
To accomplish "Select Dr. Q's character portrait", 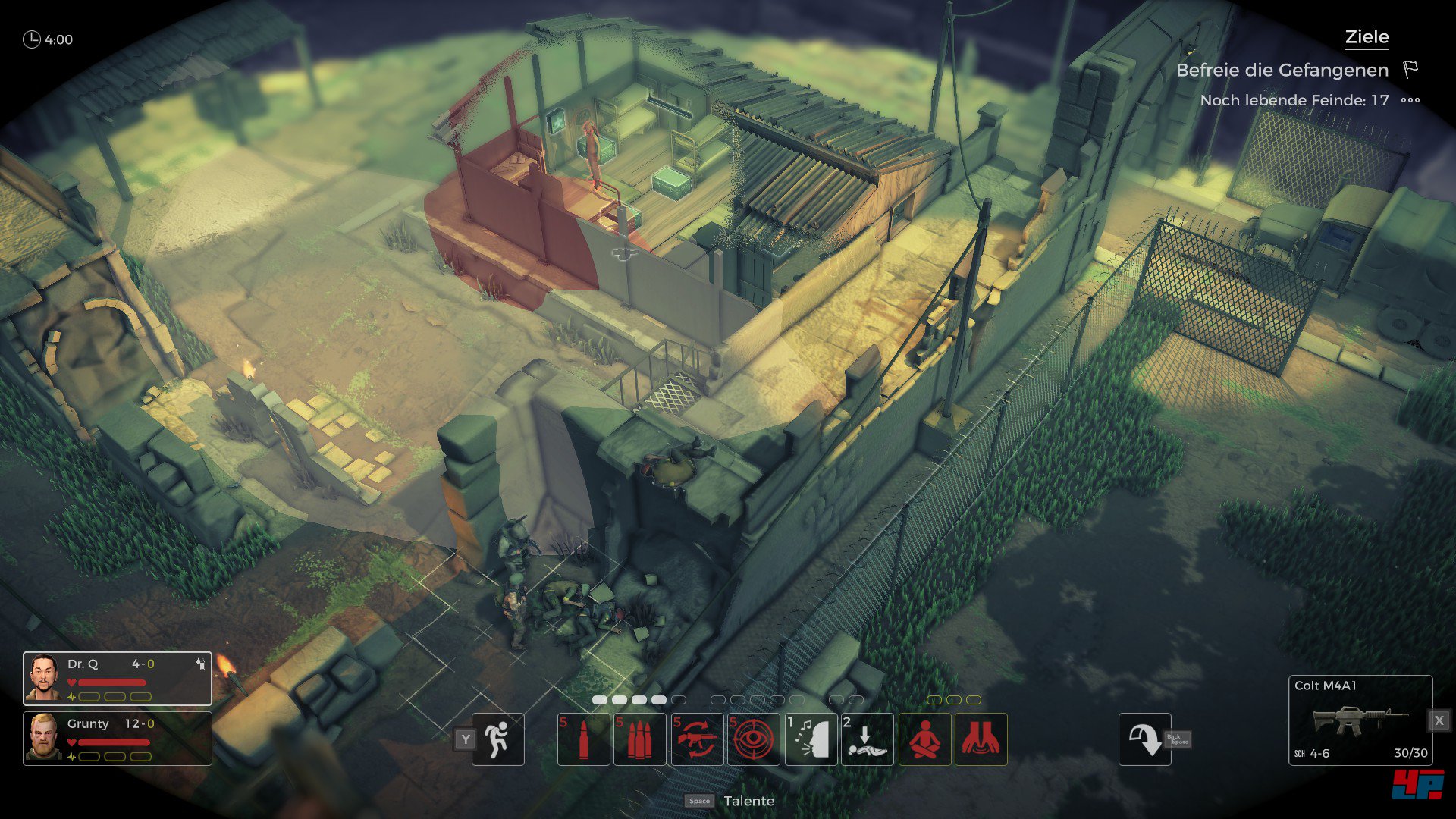I will point(44,678).
